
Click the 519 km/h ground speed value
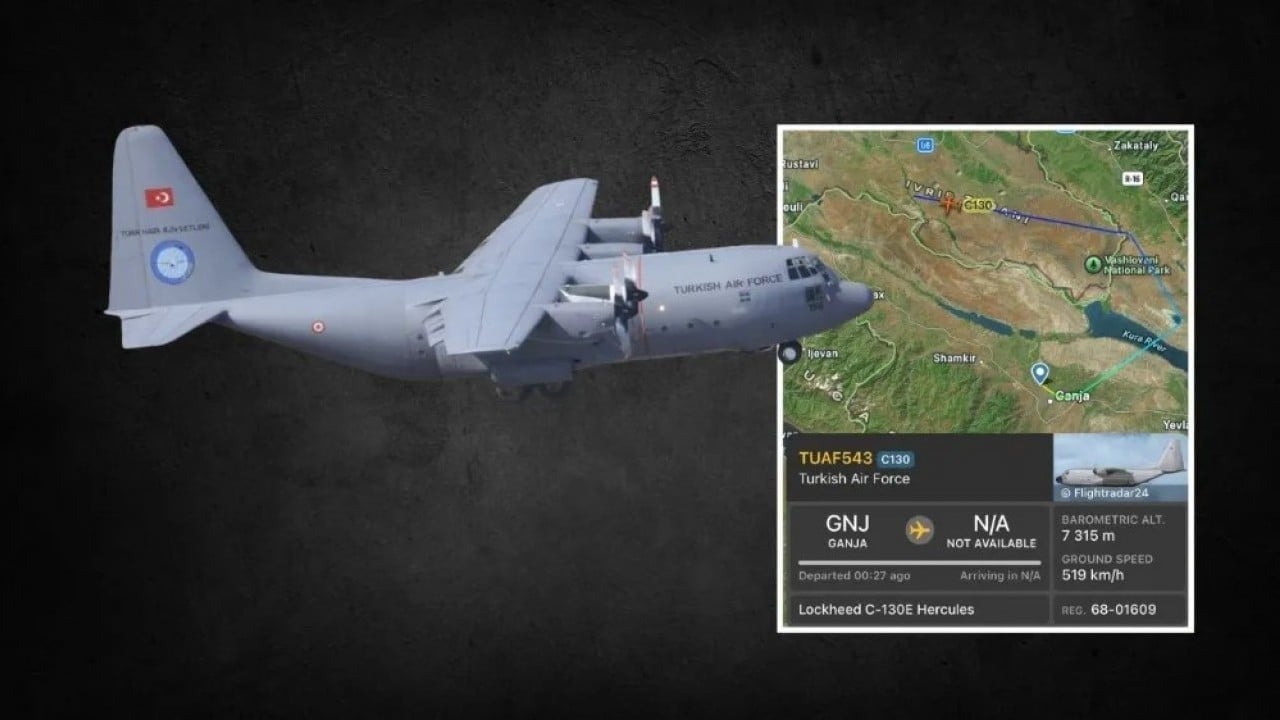(1092, 575)
